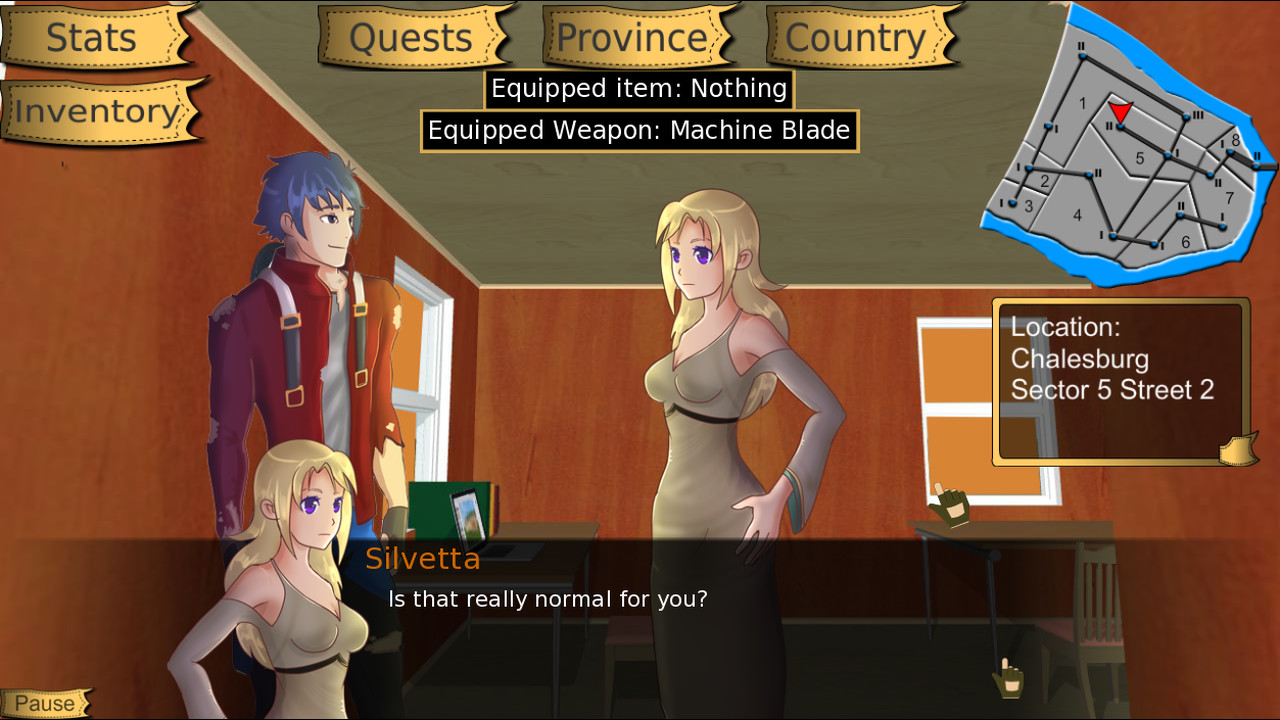Click Silvetta's name in the dialogue box
Image resolution: width=1280 pixels, height=720 pixels.
click(x=423, y=559)
